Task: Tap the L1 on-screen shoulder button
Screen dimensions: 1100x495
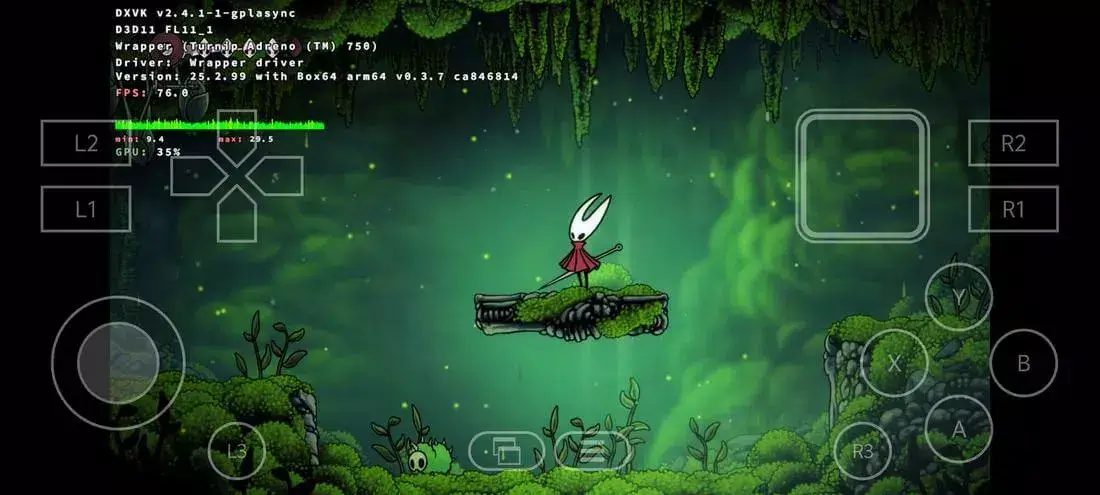Action: coord(86,209)
